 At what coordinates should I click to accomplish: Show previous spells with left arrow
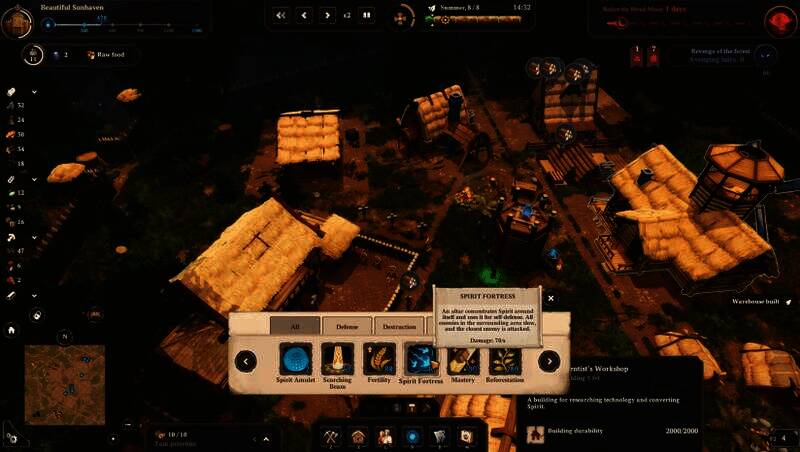coord(246,361)
